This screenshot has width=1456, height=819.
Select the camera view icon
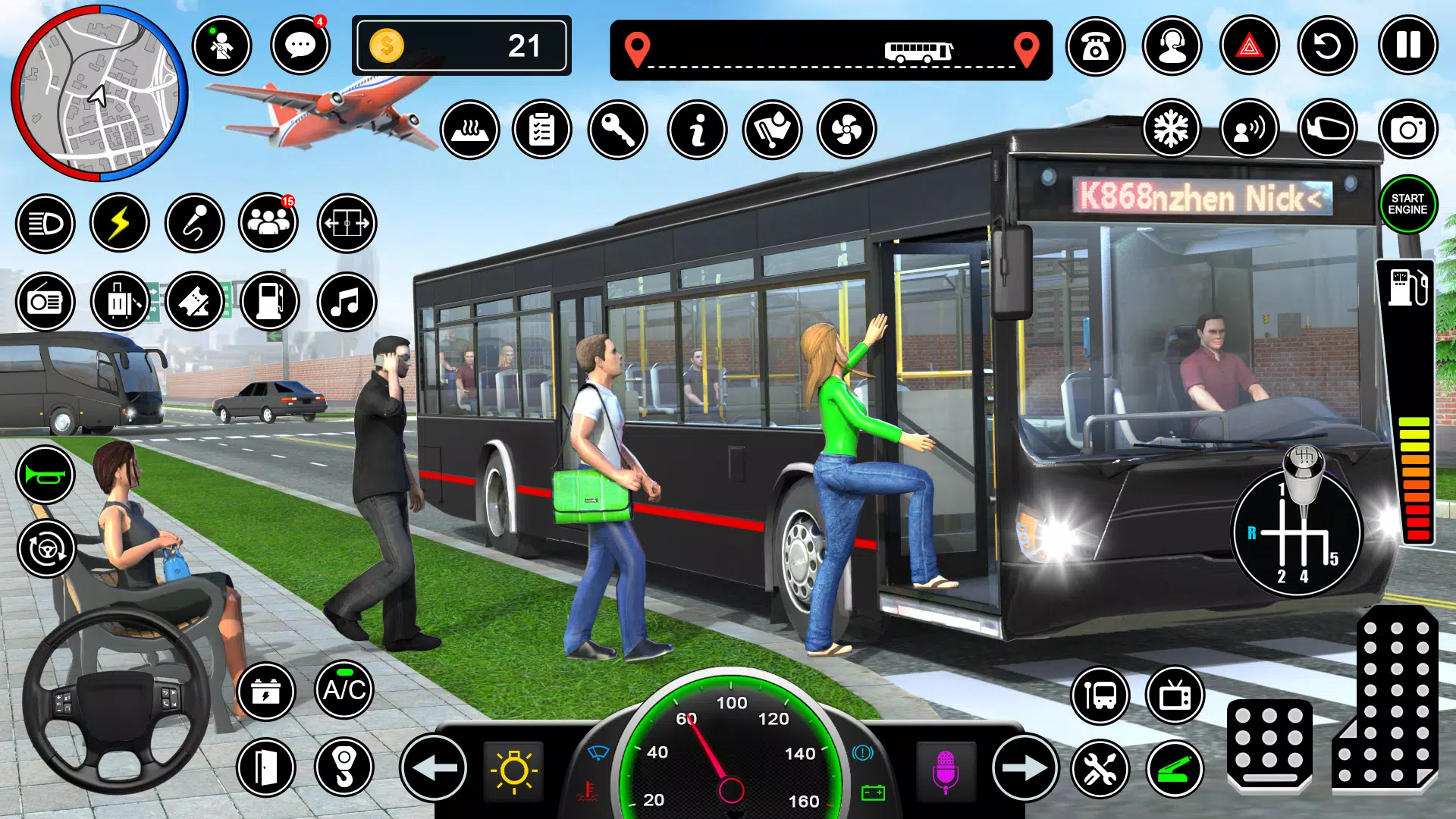coord(1408,129)
